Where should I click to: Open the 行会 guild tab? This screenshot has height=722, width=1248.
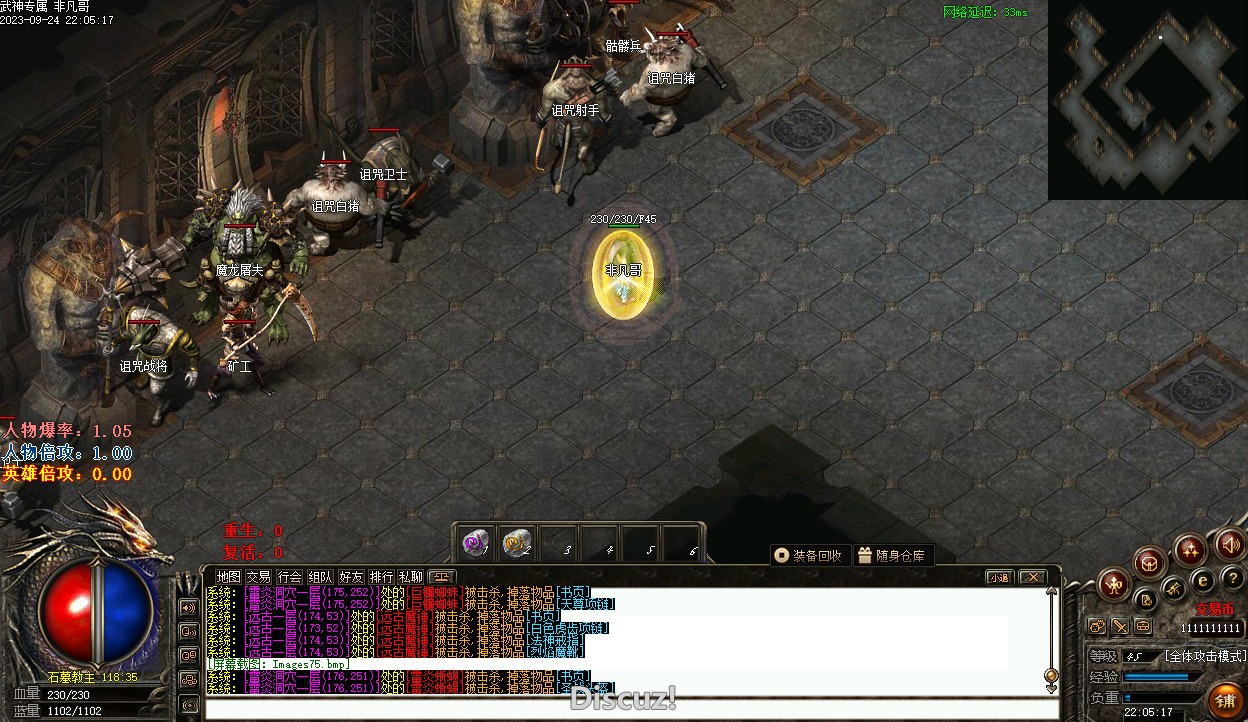290,577
